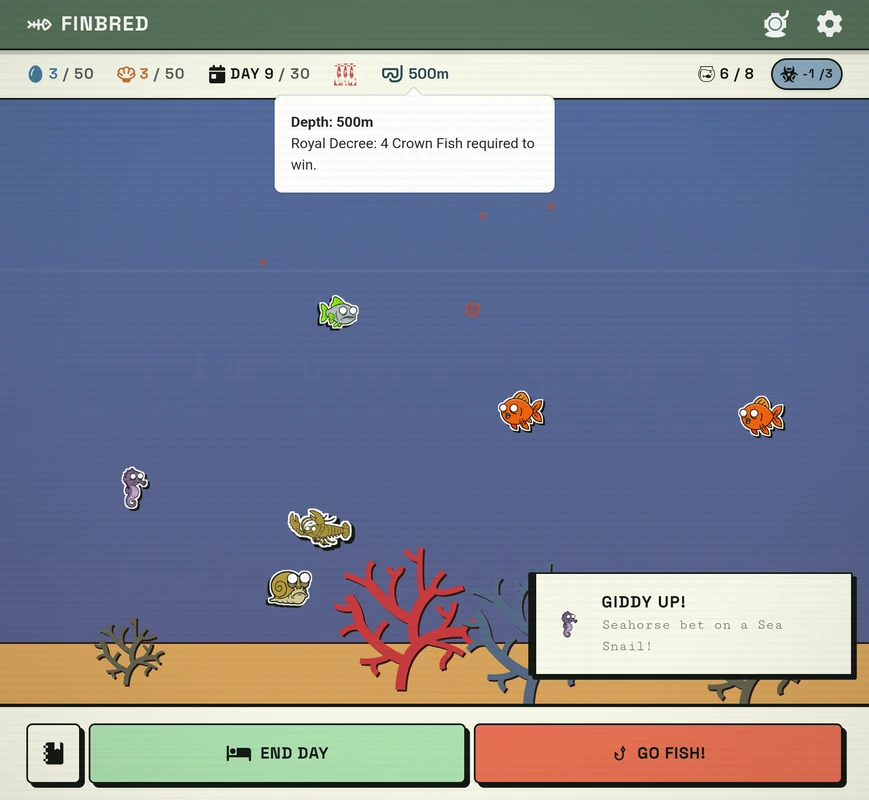This screenshot has height=800, width=869.
Task: Click the red hanging fish icon
Action: coord(345,74)
